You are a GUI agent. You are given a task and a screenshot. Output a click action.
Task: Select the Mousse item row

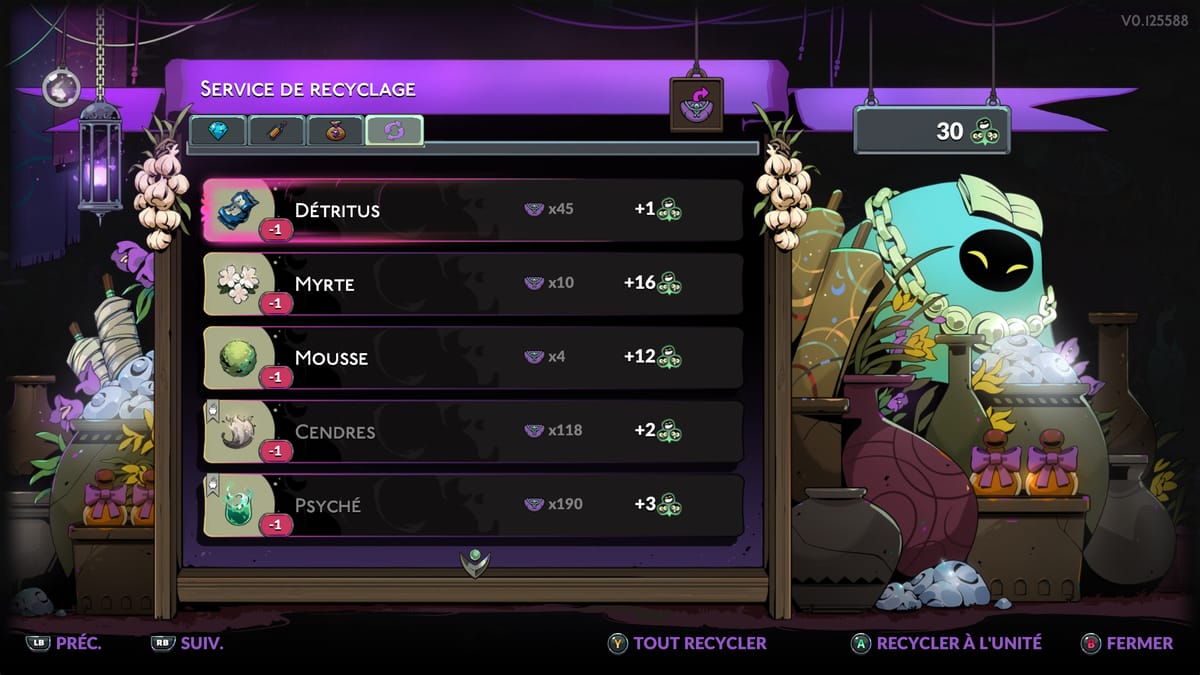point(472,358)
